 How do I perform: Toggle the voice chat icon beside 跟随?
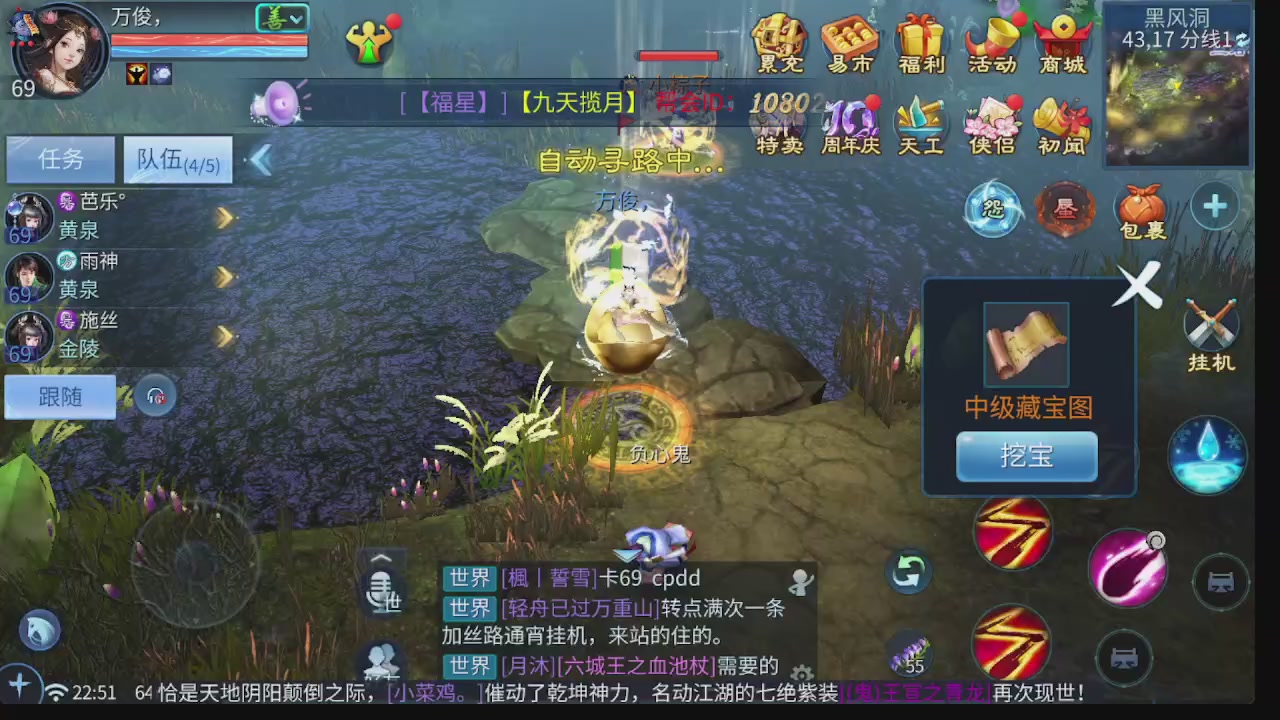coord(156,396)
